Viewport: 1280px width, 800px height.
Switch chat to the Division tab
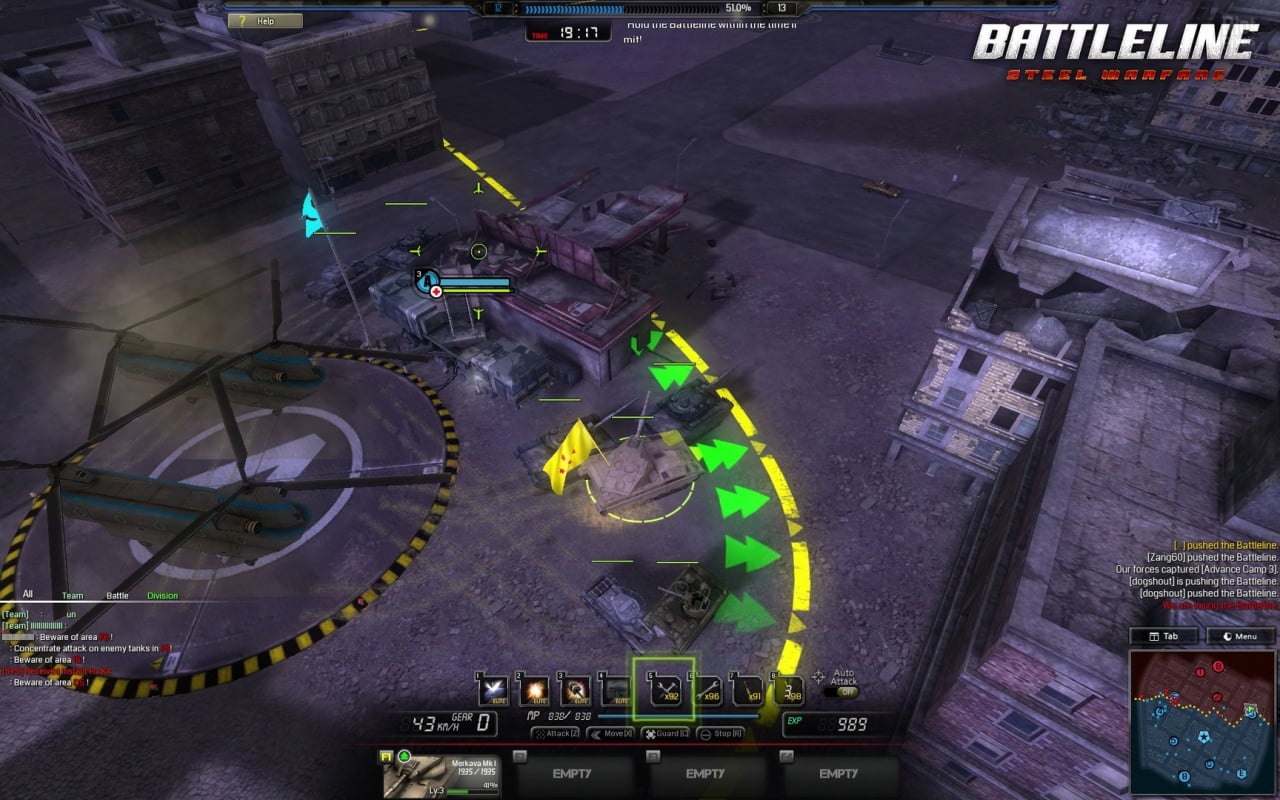tap(162, 596)
